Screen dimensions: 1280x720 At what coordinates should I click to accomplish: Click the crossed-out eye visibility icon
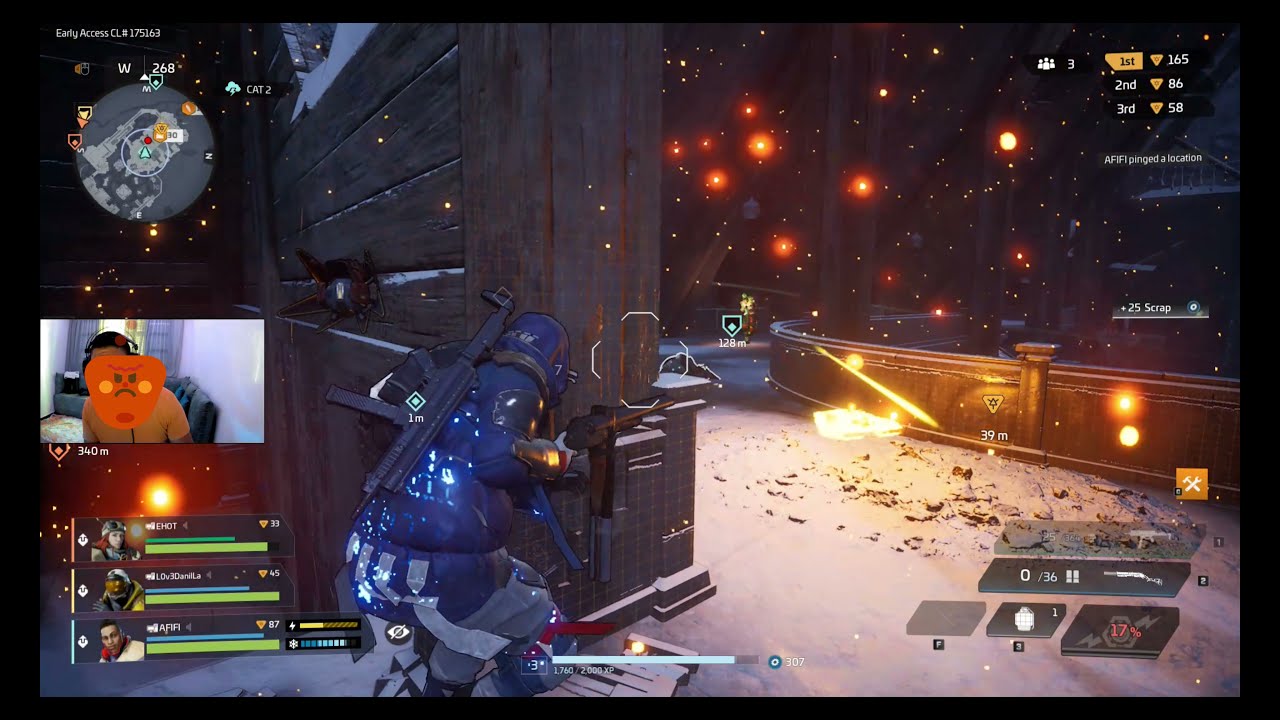pos(398,633)
